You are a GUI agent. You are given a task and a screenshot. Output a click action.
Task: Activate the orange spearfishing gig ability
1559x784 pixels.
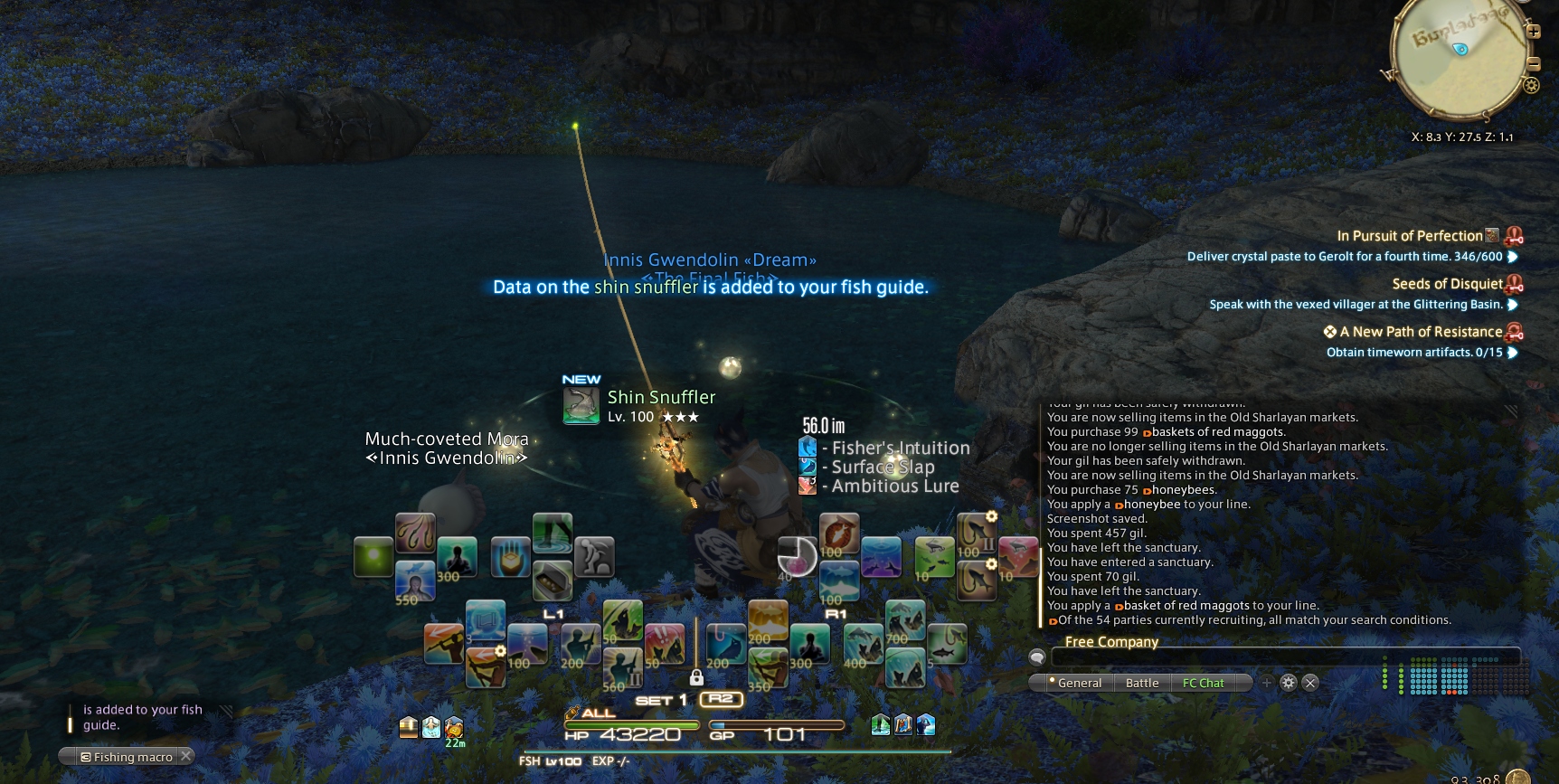444,643
